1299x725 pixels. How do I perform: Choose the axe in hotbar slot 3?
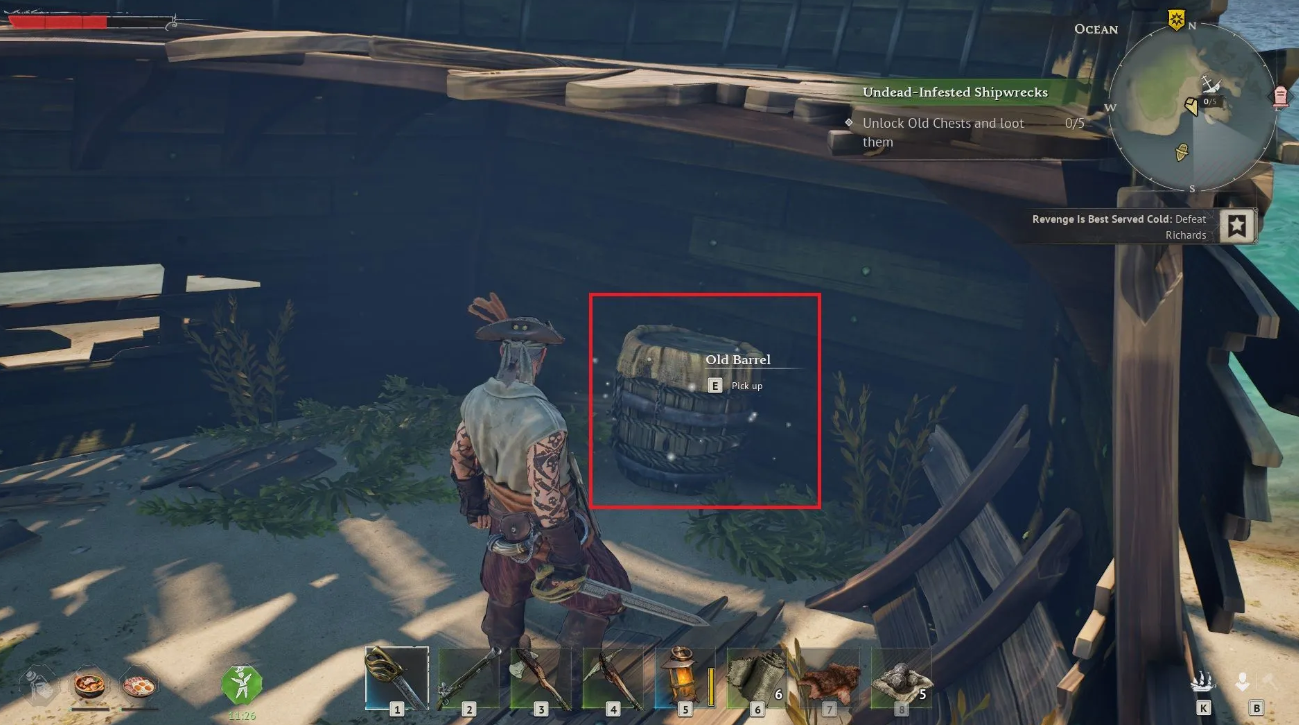(540, 677)
